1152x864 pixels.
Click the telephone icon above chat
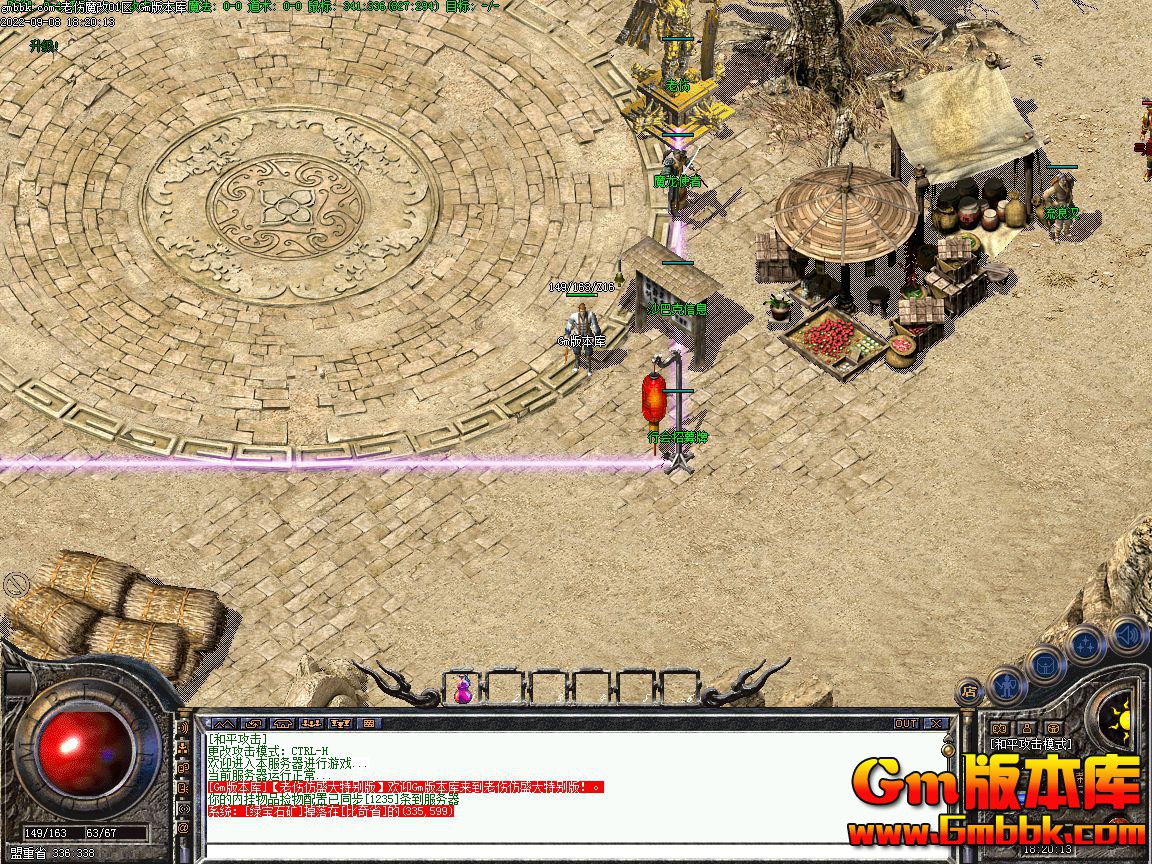[283, 723]
